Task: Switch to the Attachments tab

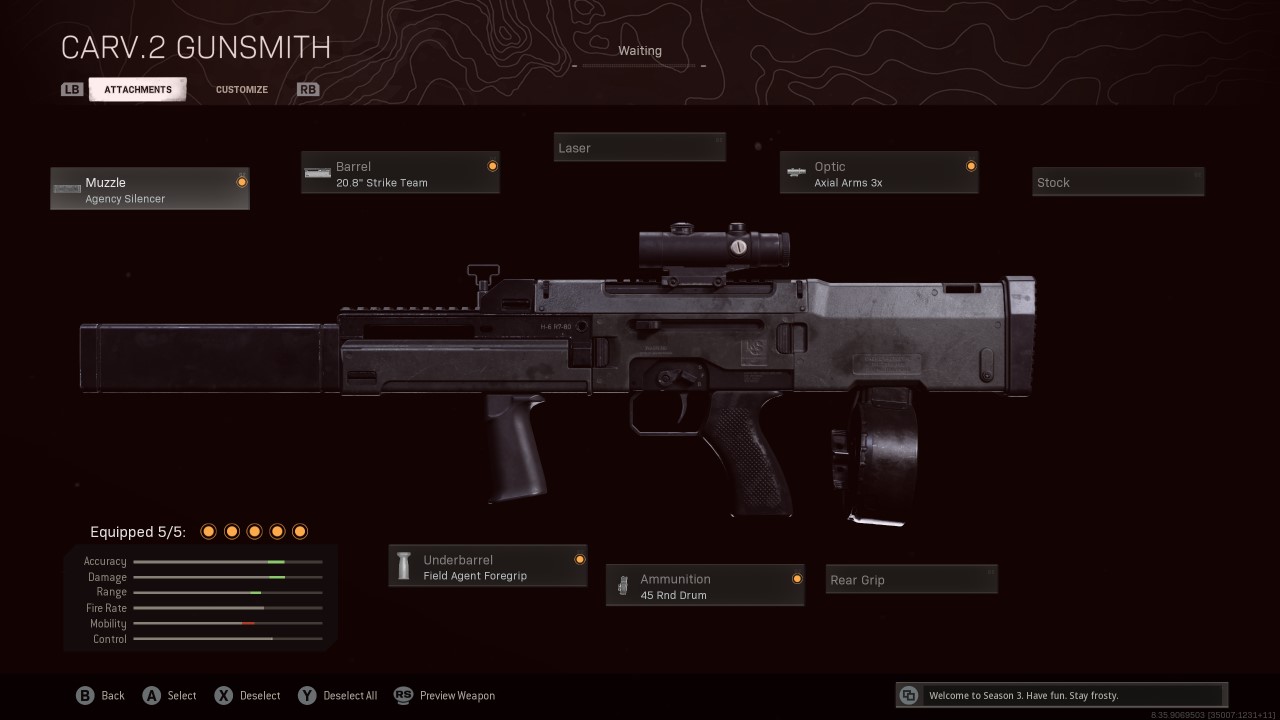Action: click(x=137, y=89)
